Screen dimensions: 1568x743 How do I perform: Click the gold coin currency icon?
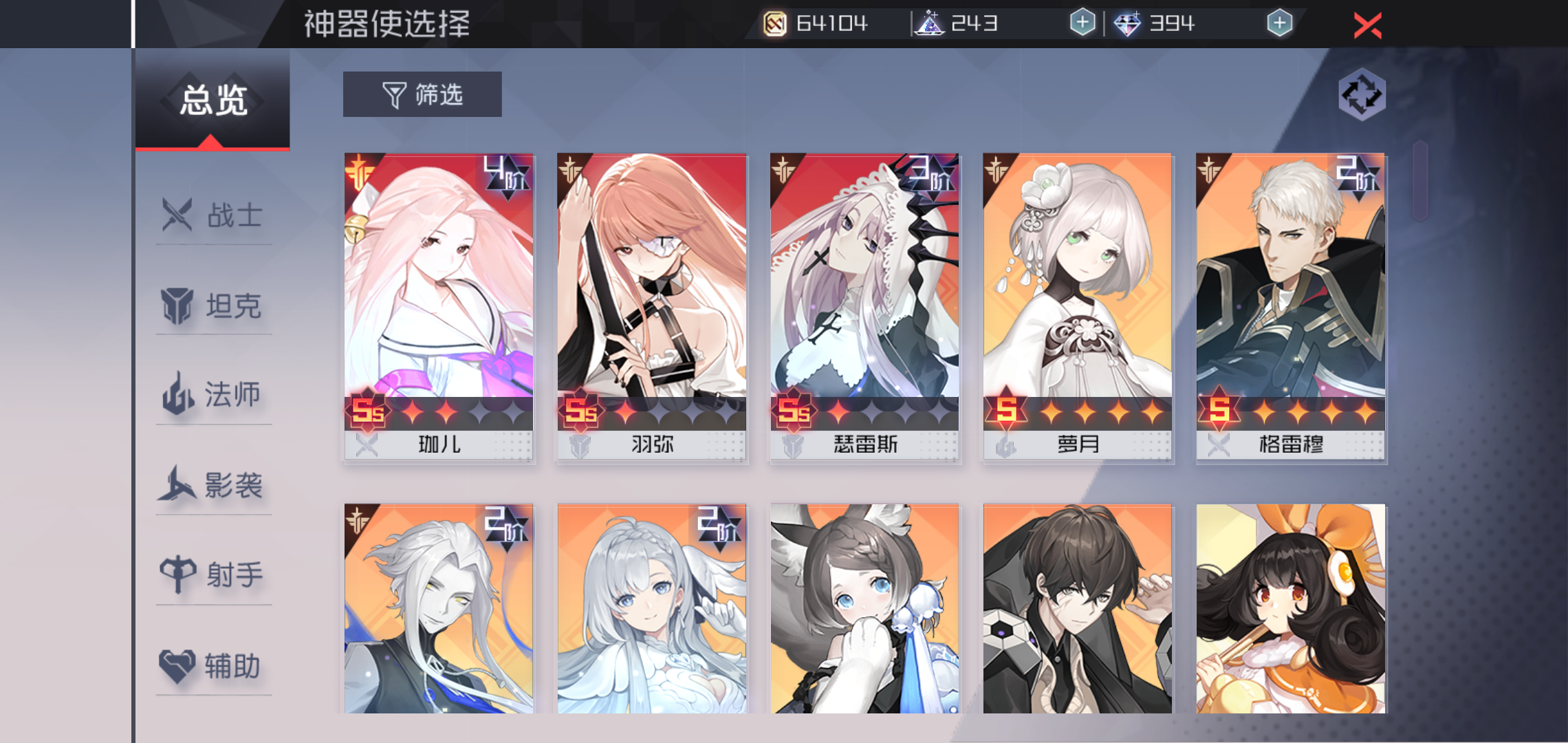pos(777,22)
